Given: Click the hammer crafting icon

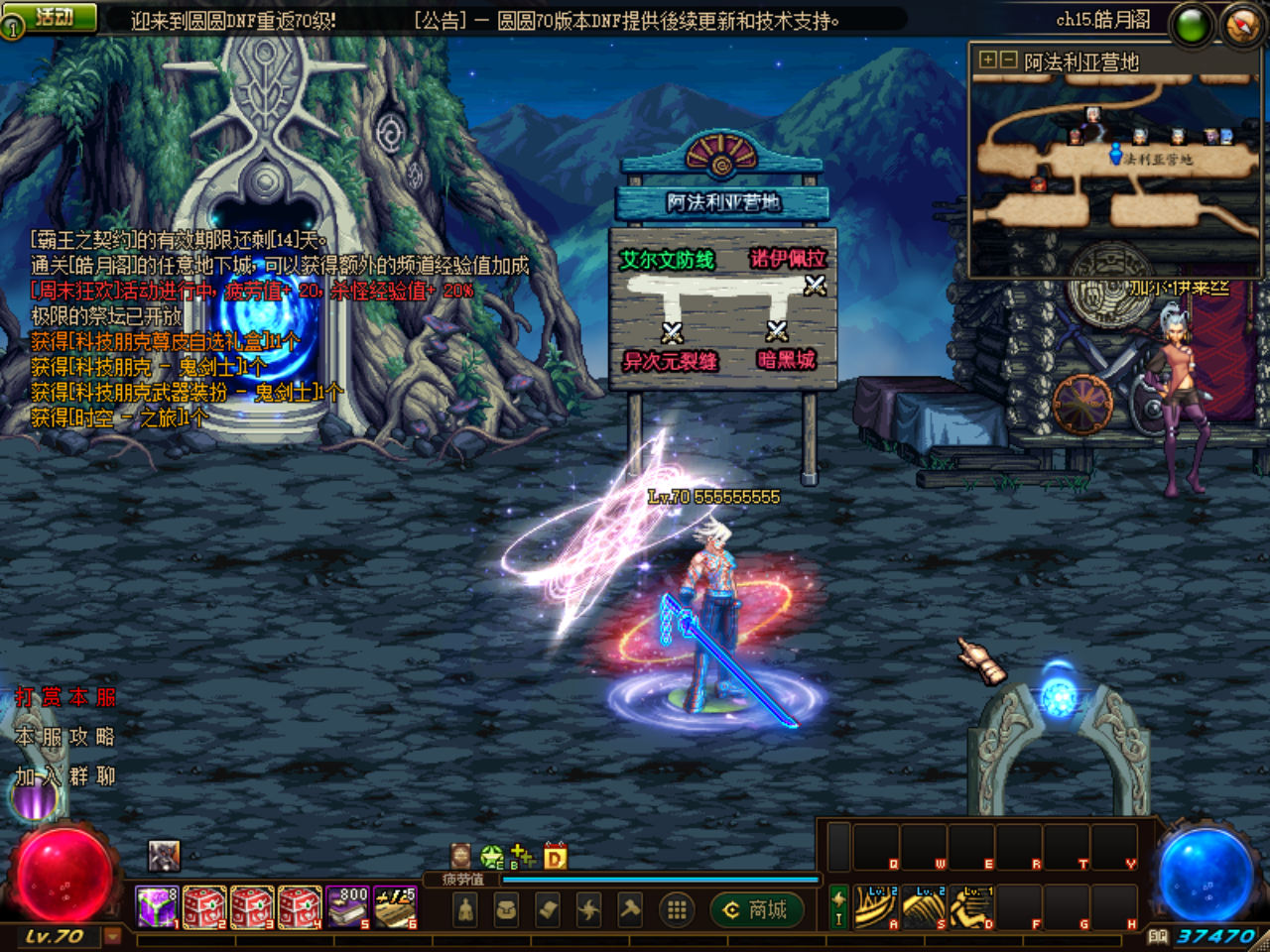Looking at the screenshot, I should (629, 909).
